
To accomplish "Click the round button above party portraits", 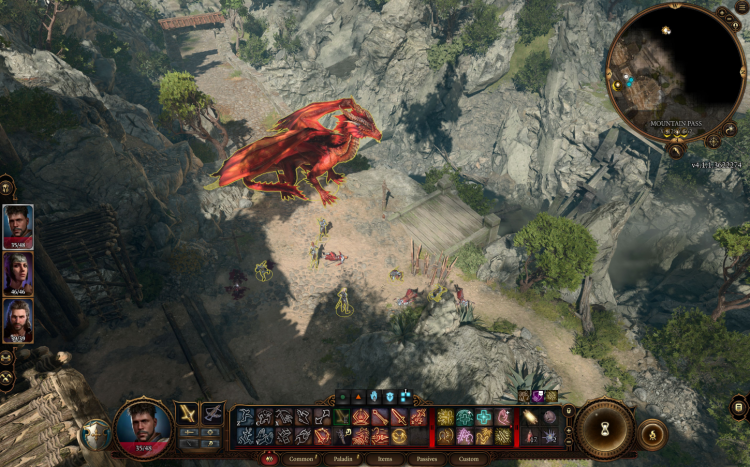I will (x=6, y=186).
